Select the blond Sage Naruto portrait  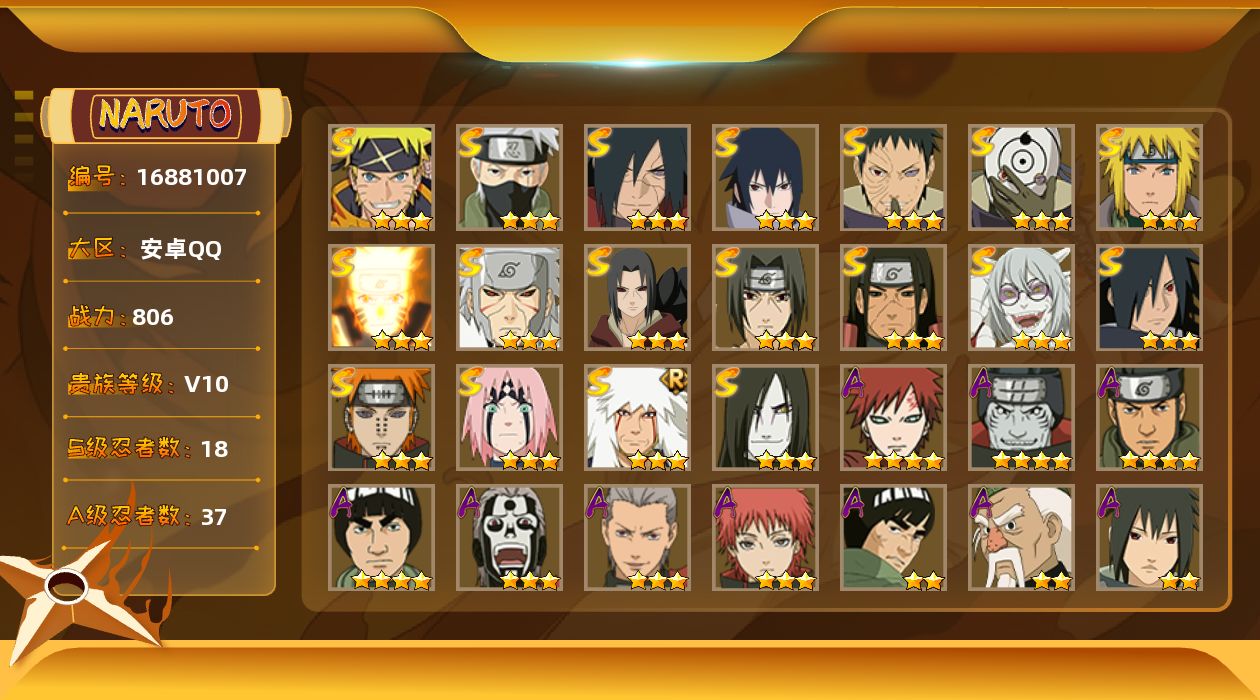click(381, 178)
